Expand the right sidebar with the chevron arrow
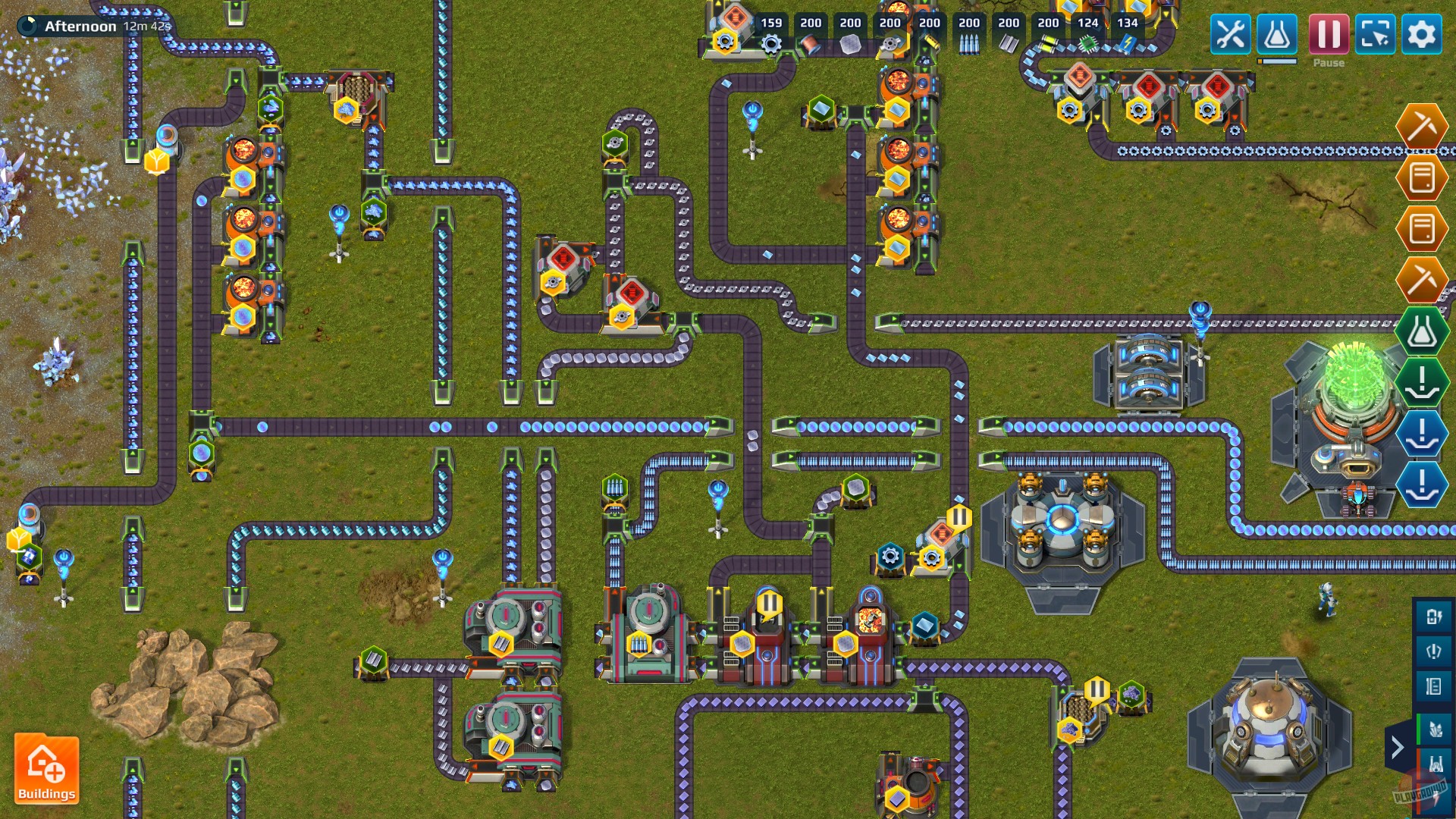 tap(1398, 748)
